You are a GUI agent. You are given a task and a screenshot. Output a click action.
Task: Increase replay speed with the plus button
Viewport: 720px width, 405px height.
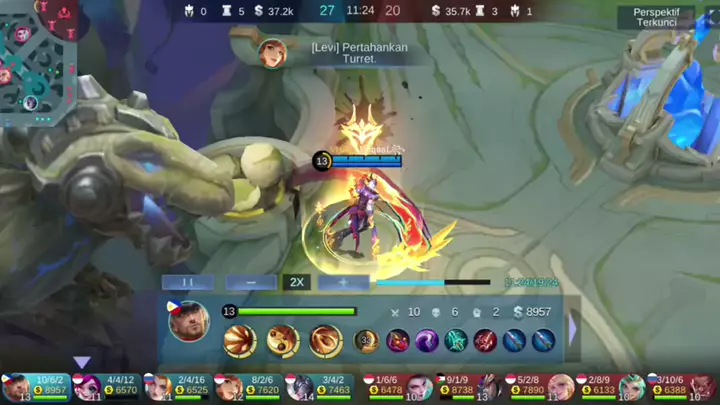(343, 282)
